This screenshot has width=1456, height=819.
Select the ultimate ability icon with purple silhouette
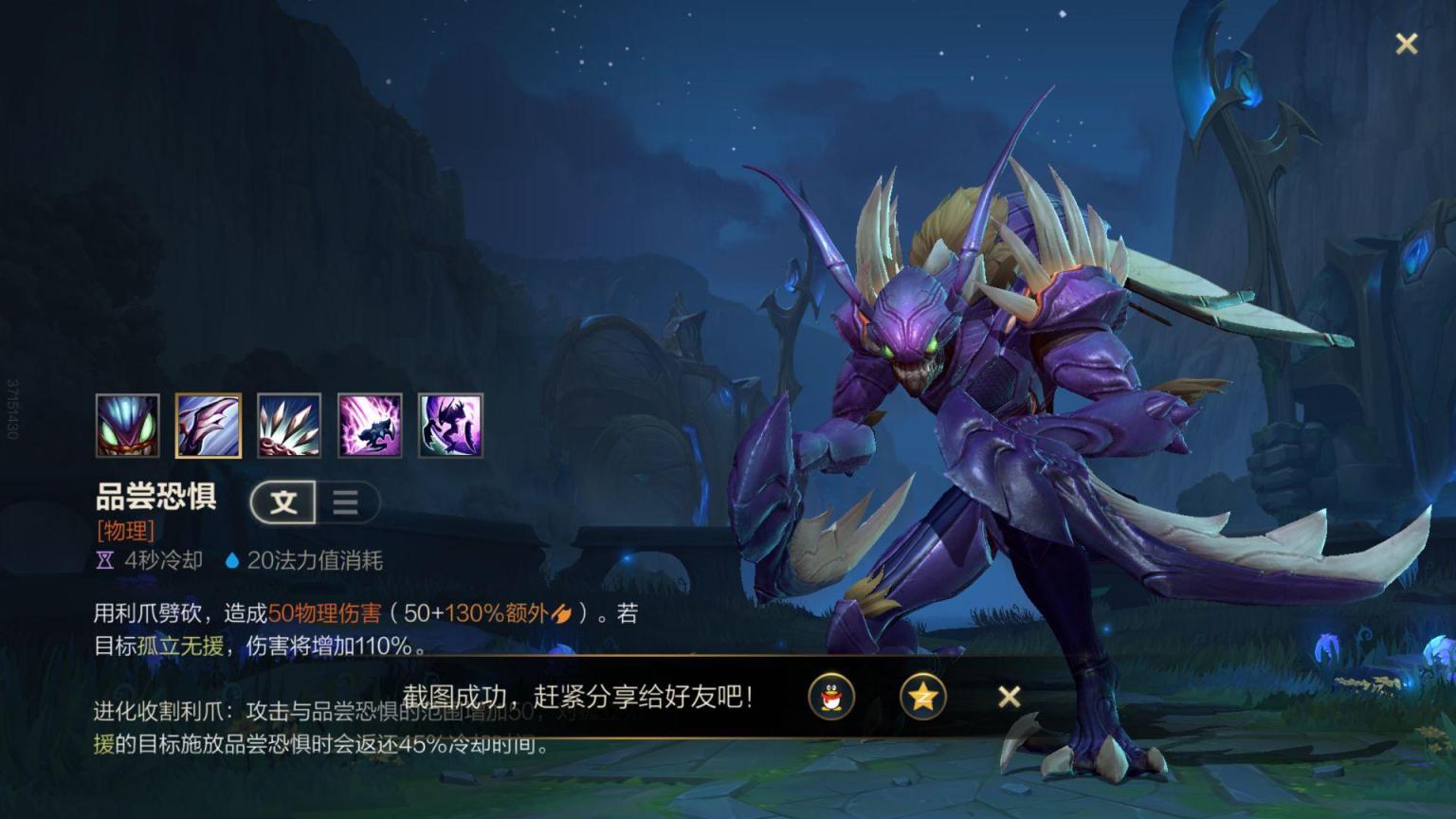click(x=450, y=426)
